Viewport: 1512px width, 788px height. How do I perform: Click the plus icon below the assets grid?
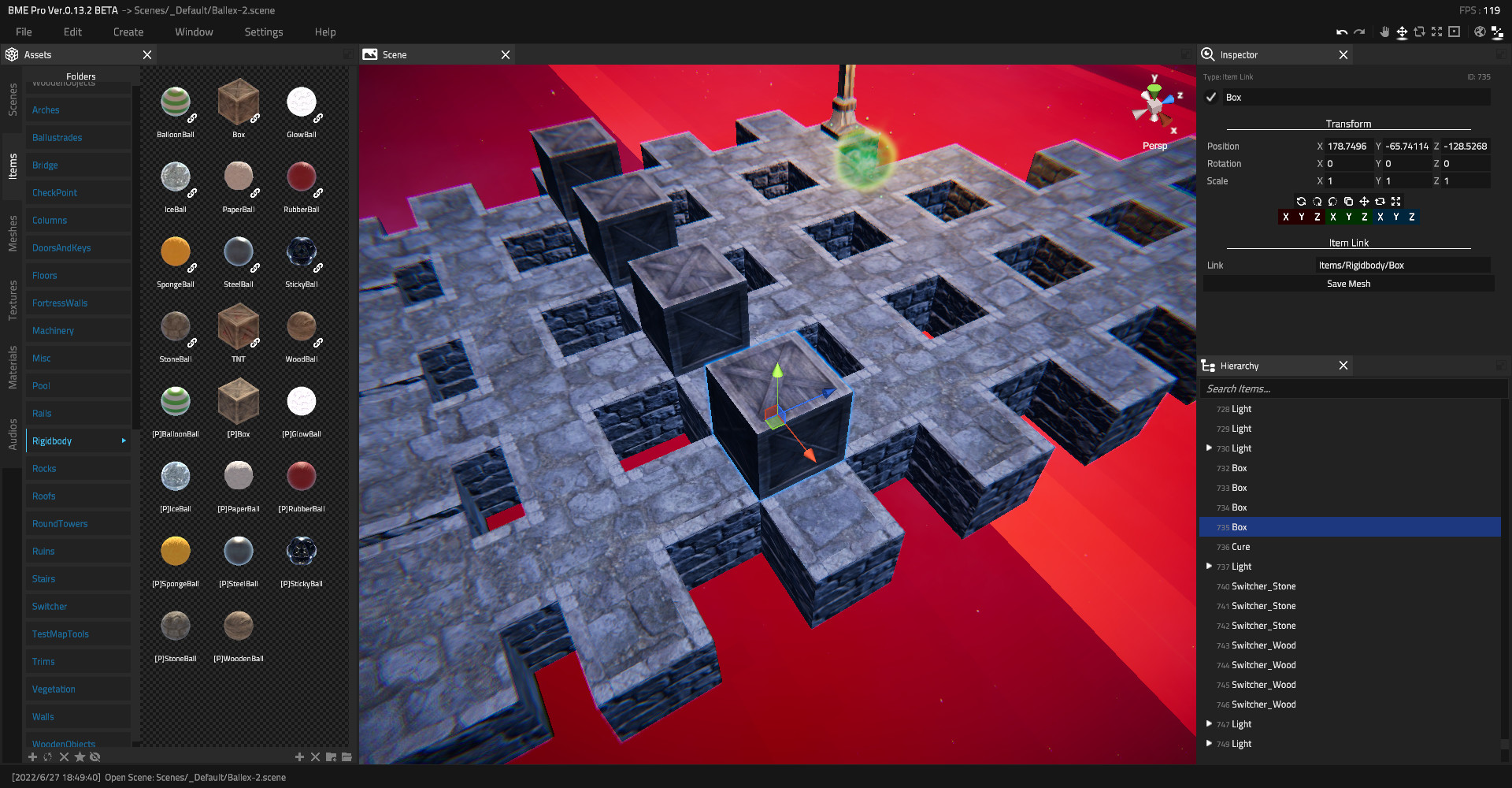[x=299, y=756]
